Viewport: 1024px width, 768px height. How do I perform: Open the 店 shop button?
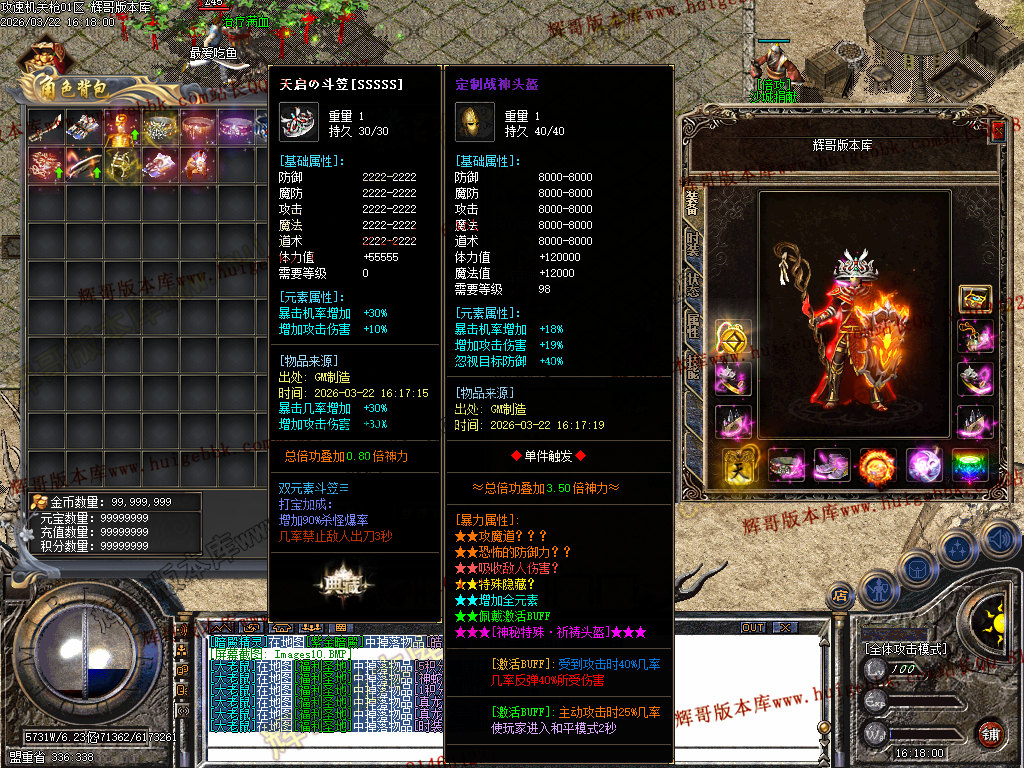pyautogui.click(x=840, y=597)
